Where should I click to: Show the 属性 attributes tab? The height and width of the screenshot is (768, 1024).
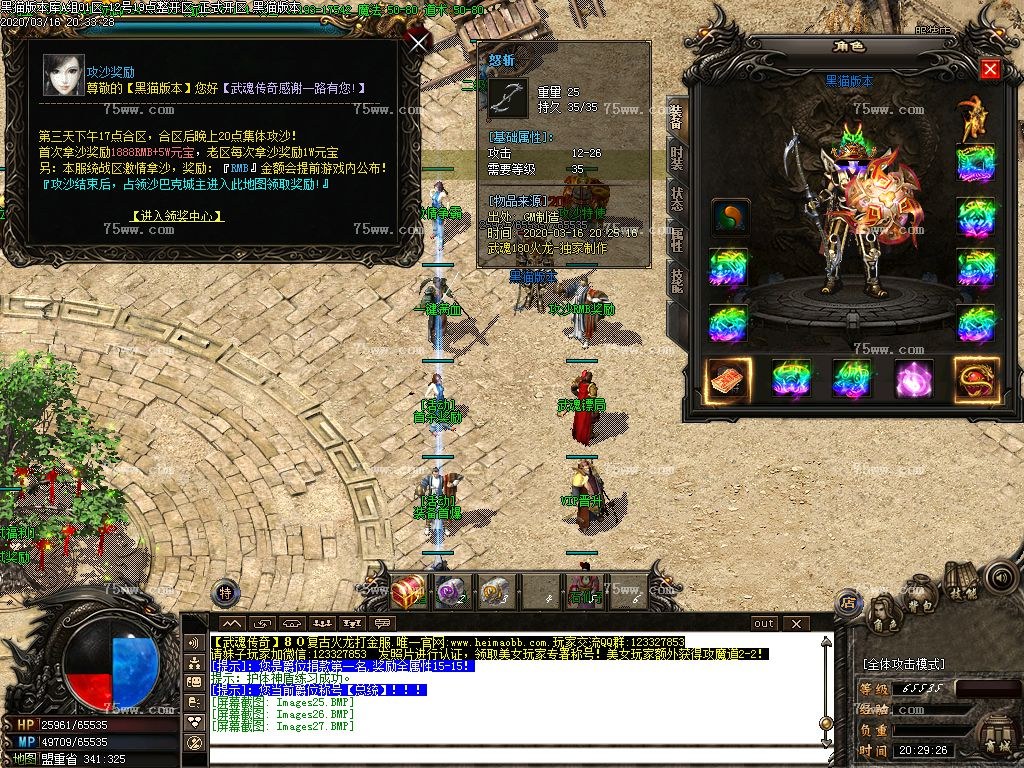pos(677,240)
